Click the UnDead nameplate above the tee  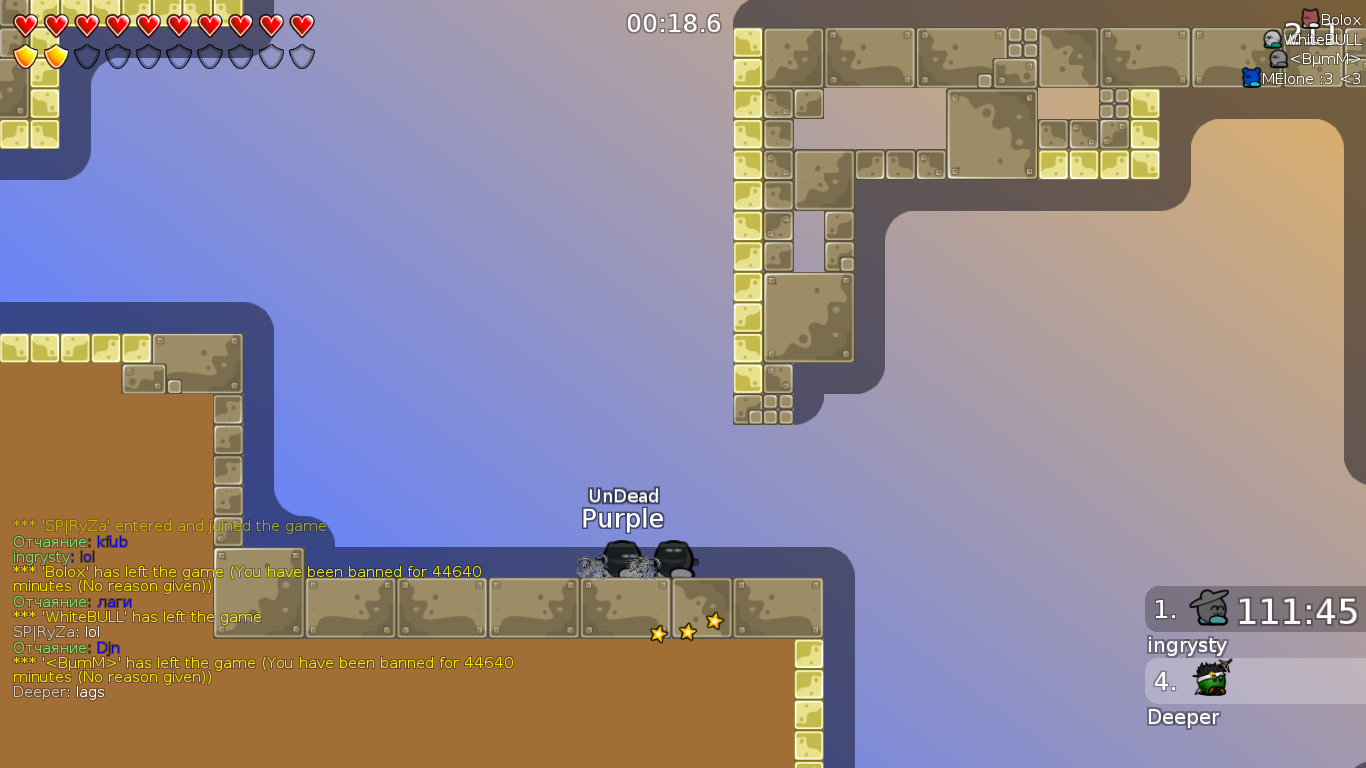tap(623, 496)
